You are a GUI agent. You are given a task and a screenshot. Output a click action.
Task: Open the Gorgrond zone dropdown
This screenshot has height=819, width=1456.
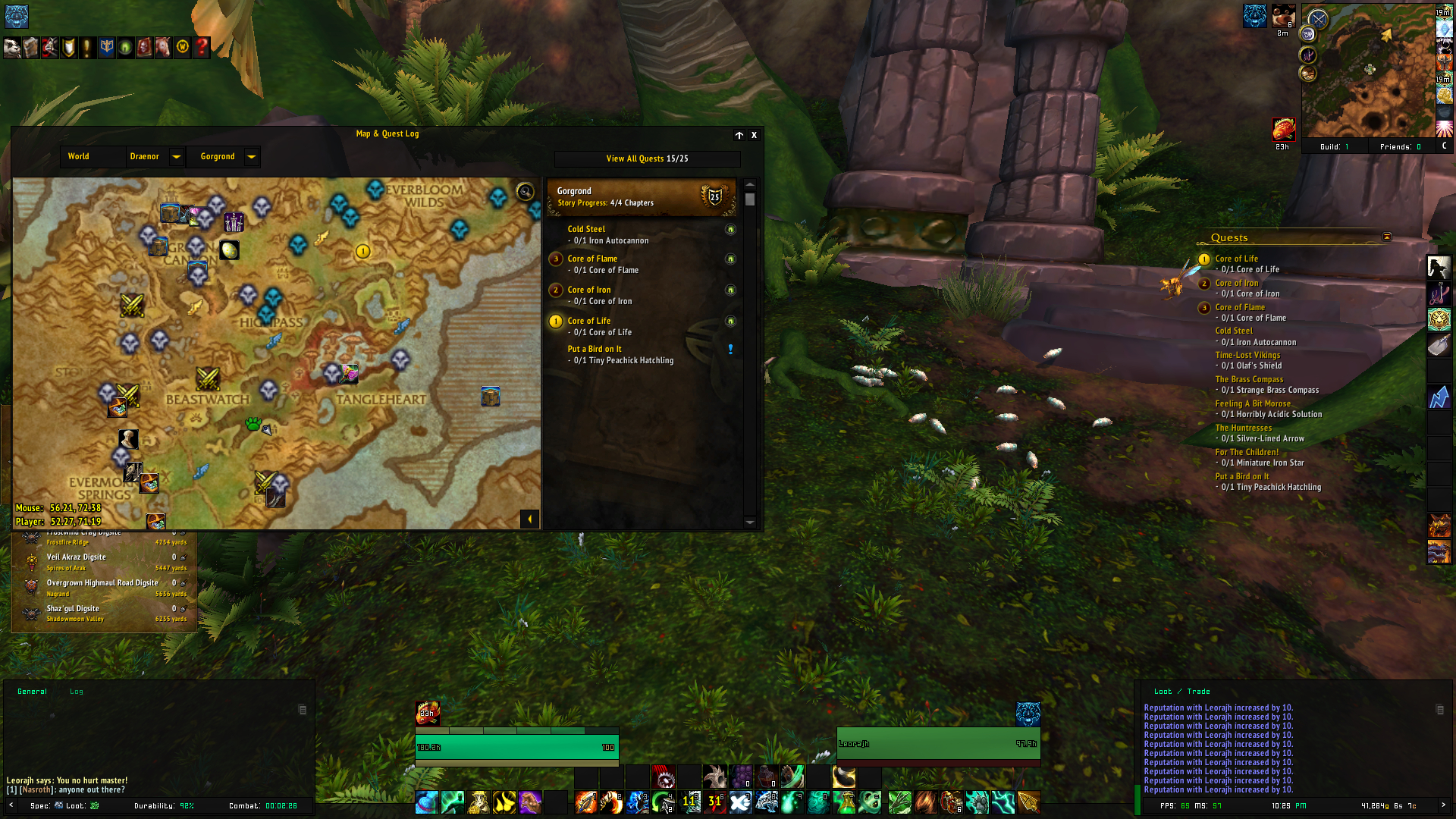pos(251,157)
